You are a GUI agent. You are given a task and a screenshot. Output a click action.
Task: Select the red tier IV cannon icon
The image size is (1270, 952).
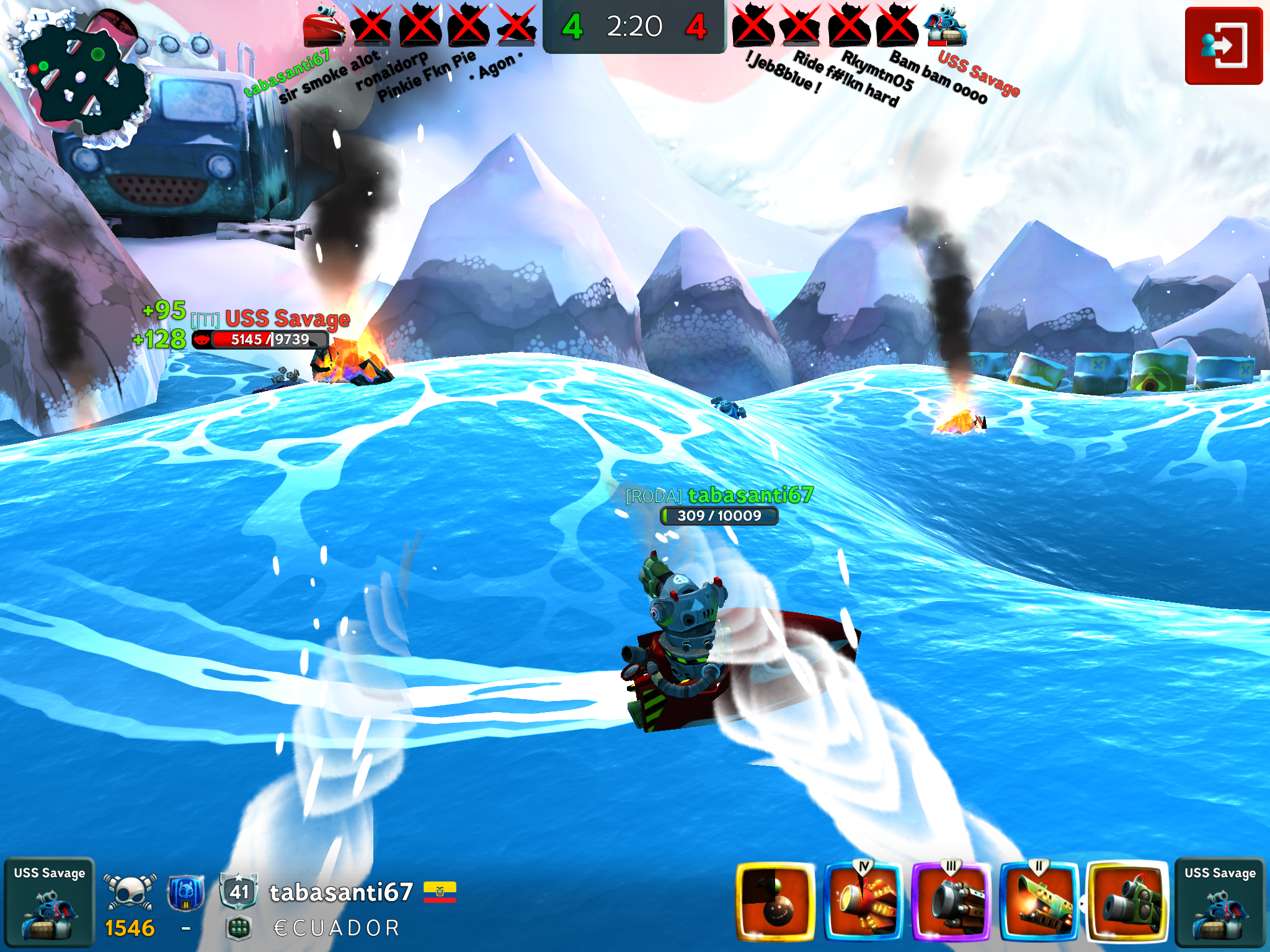point(863,901)
